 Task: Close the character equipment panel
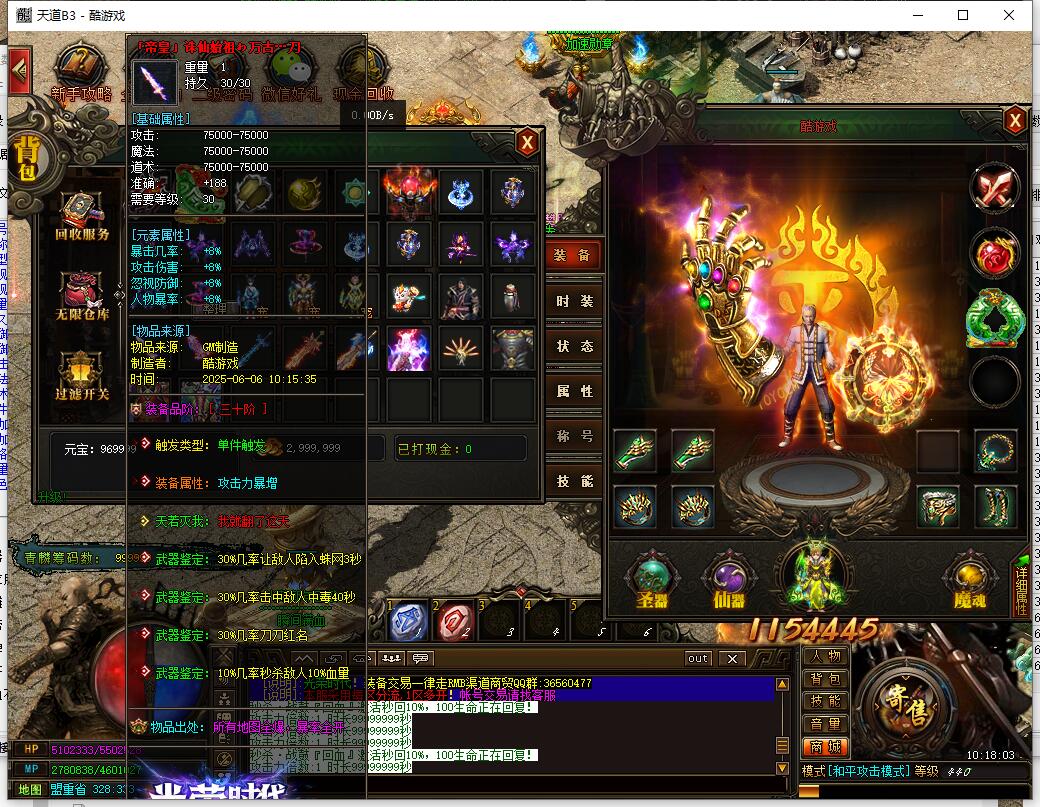[x=1015, y=121]
